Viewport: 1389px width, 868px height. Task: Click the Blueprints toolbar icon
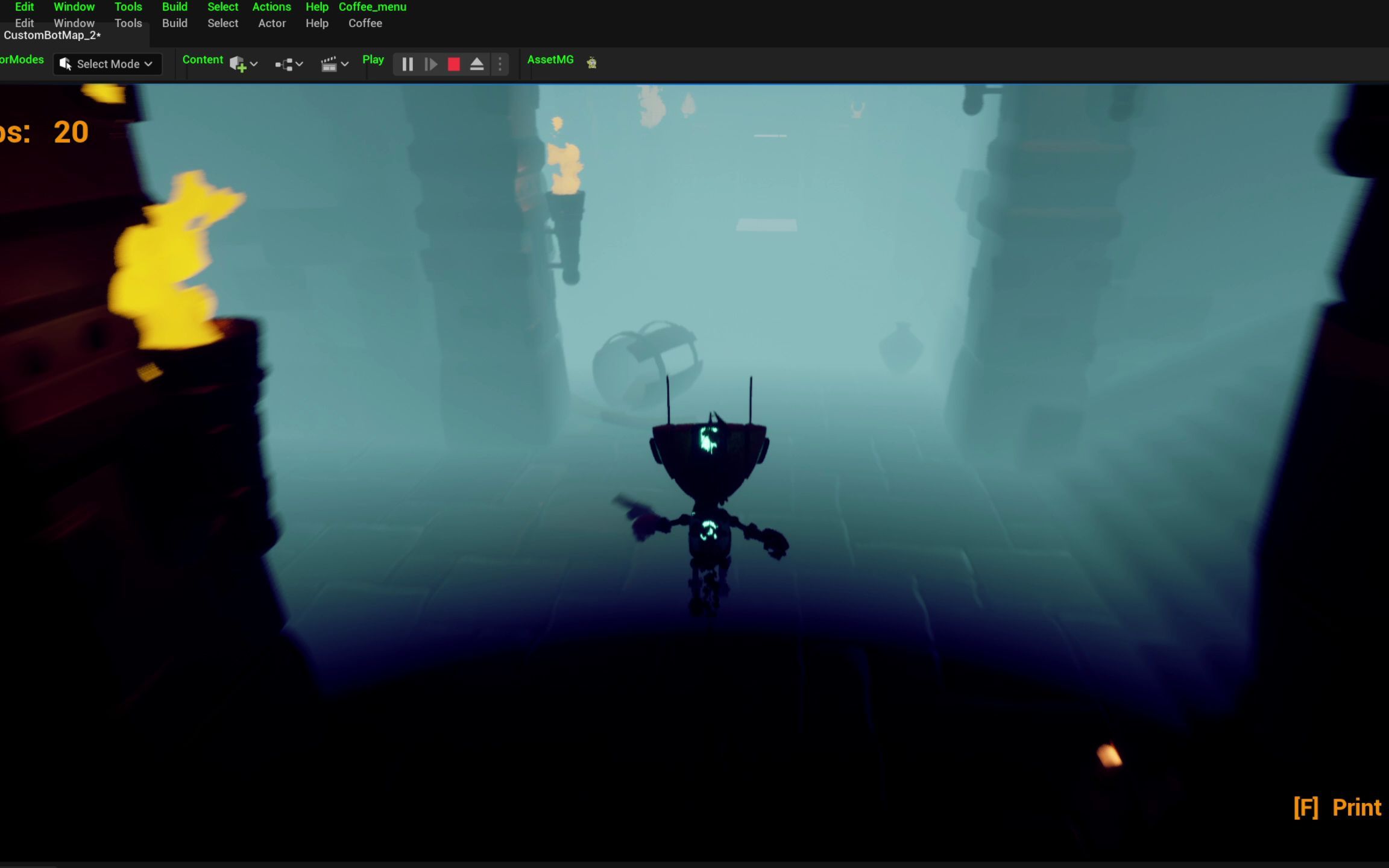coord(283,64)
